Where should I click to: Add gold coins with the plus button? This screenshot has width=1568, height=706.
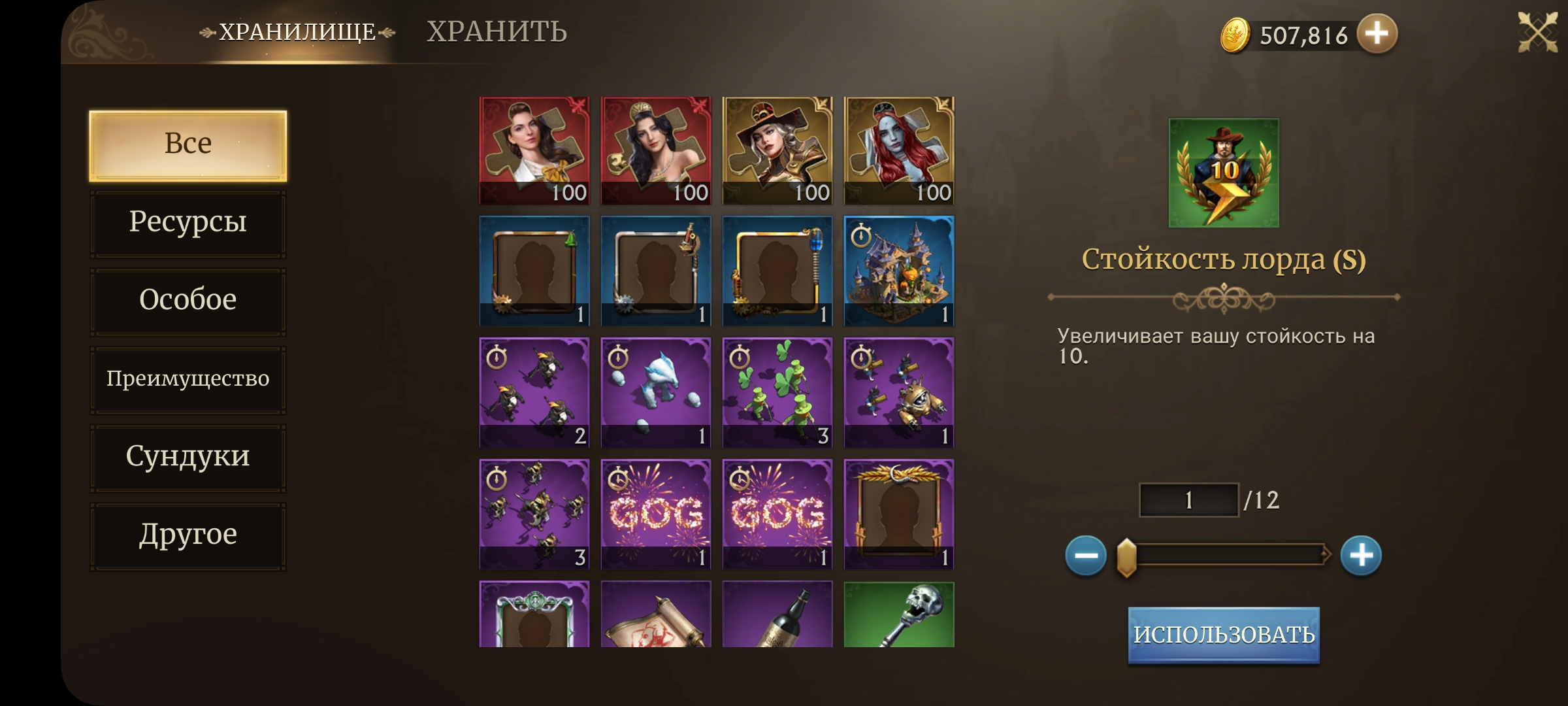pos(1377,33)
